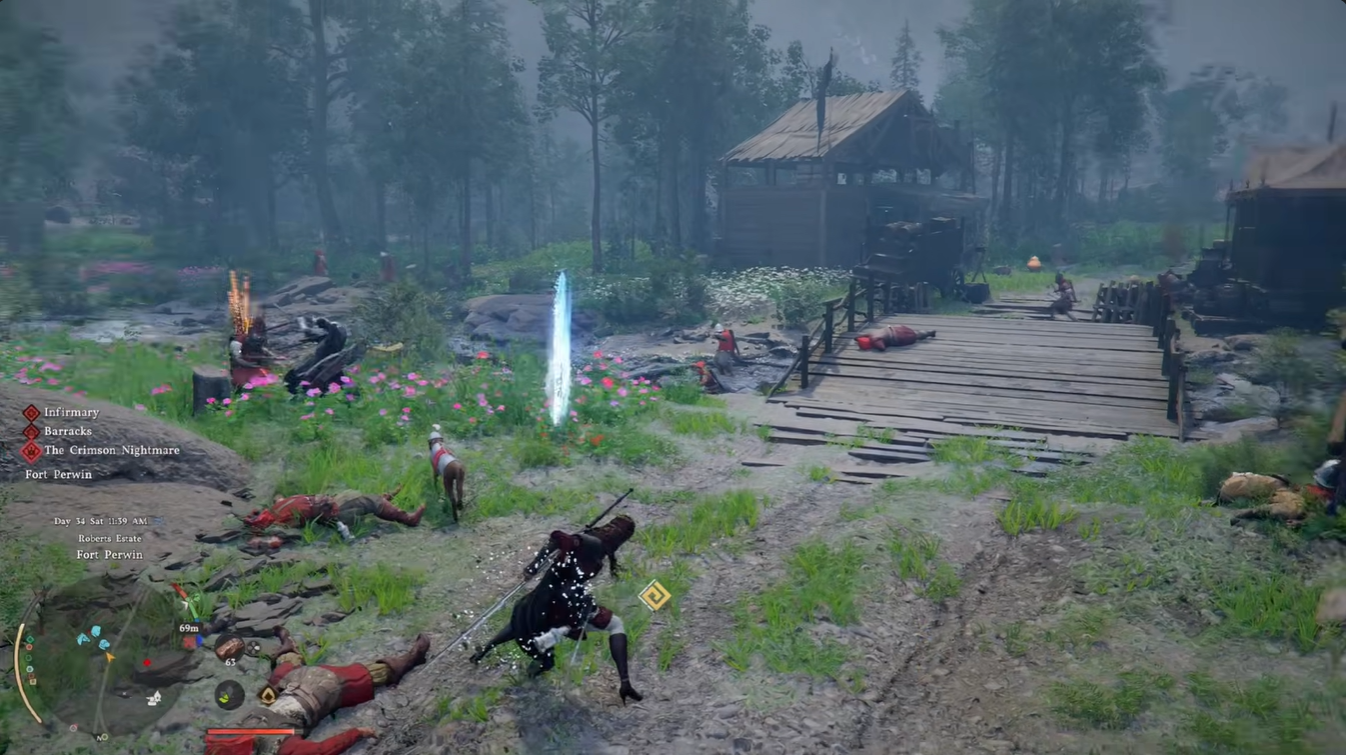Click the campfire icon on the minimap

click(152, 697)
